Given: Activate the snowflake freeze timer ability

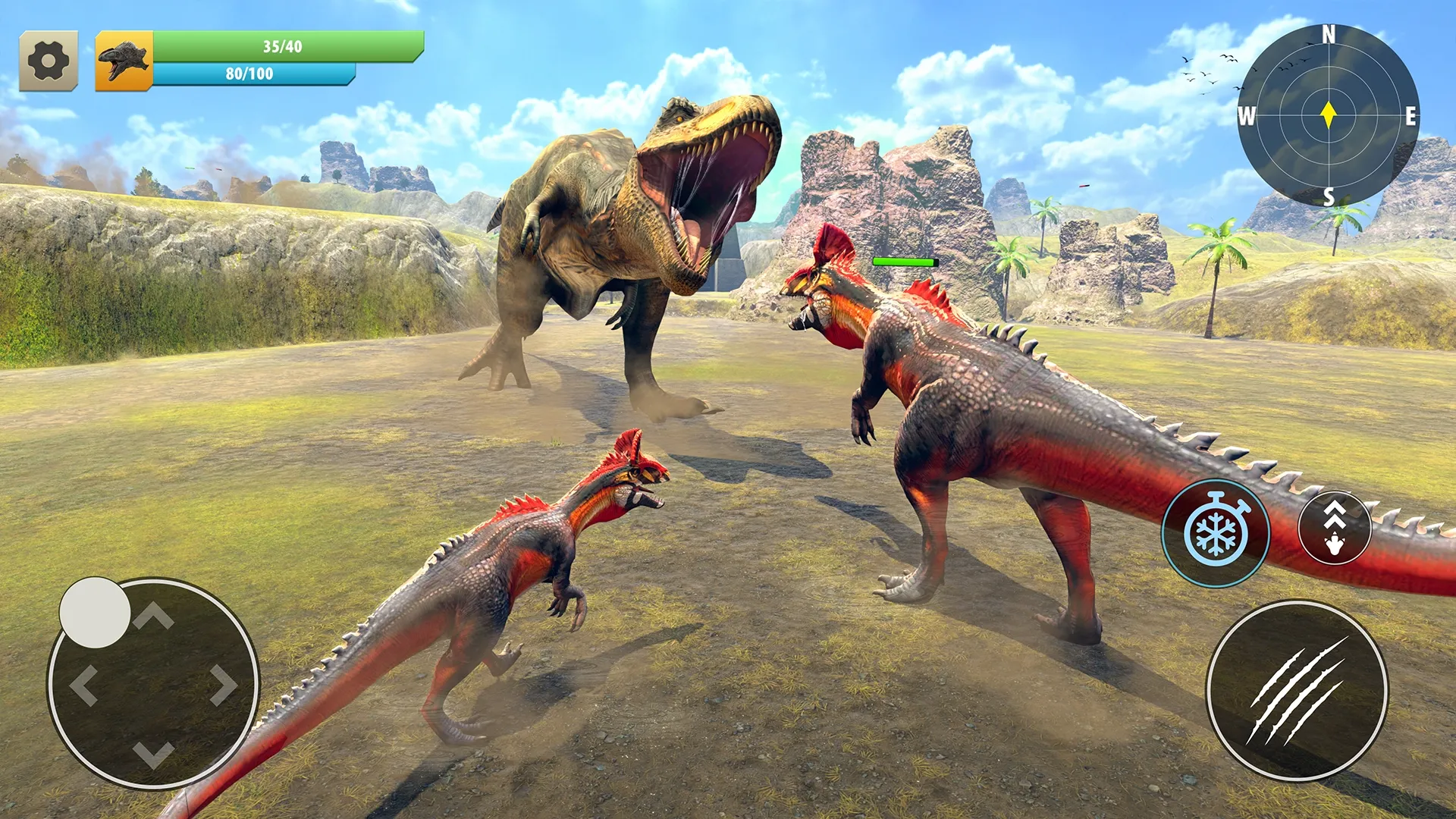Looking at the screenshot, I should 1216,532.
